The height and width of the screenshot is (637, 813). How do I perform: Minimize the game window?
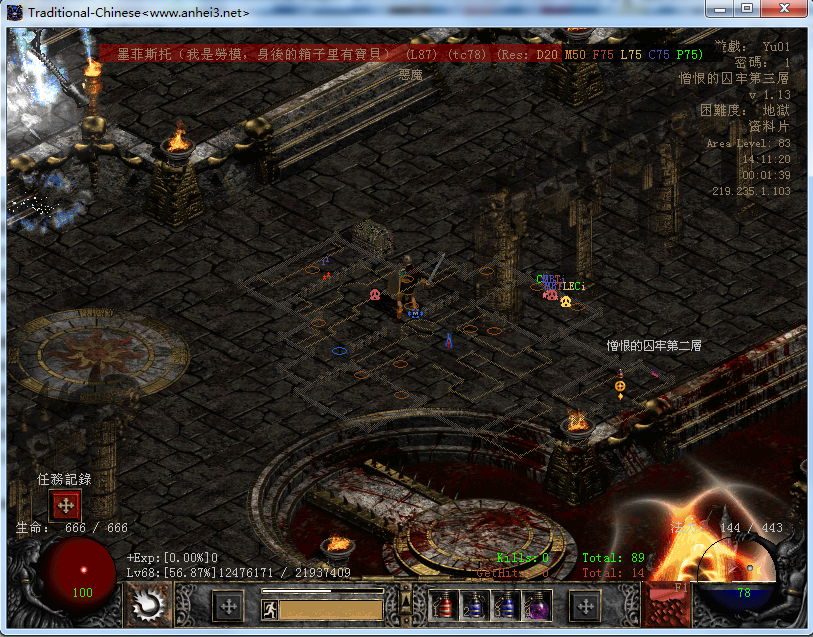point(719,9)
